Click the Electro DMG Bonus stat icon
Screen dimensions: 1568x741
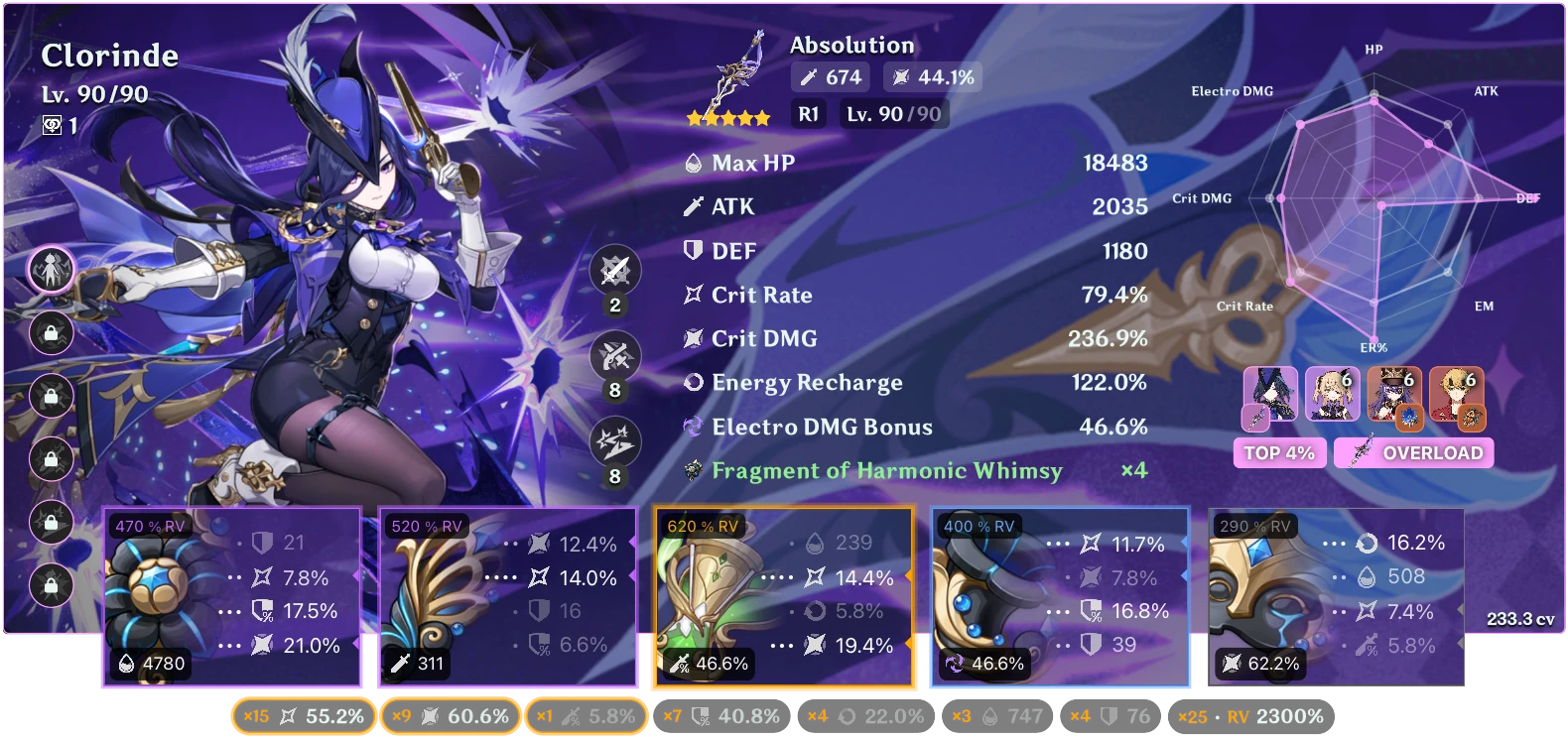693,427
